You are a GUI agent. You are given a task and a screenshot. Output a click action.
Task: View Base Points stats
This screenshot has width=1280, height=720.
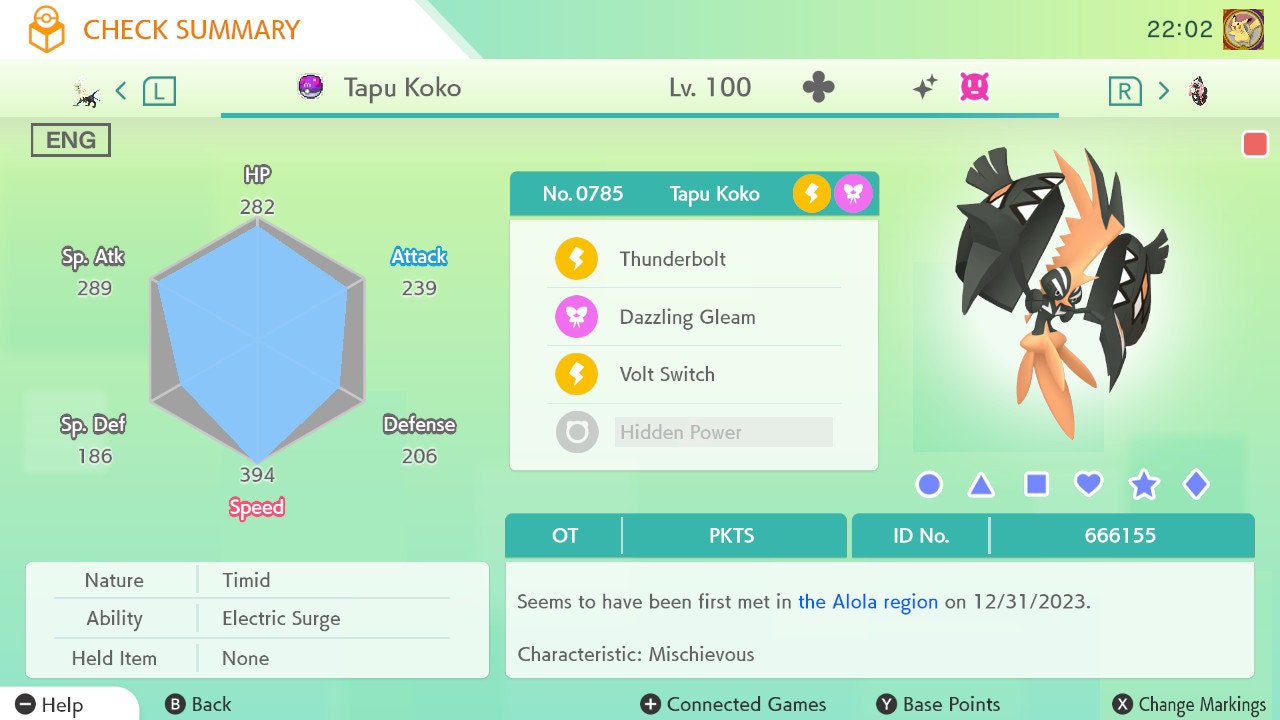pos(938,704)
